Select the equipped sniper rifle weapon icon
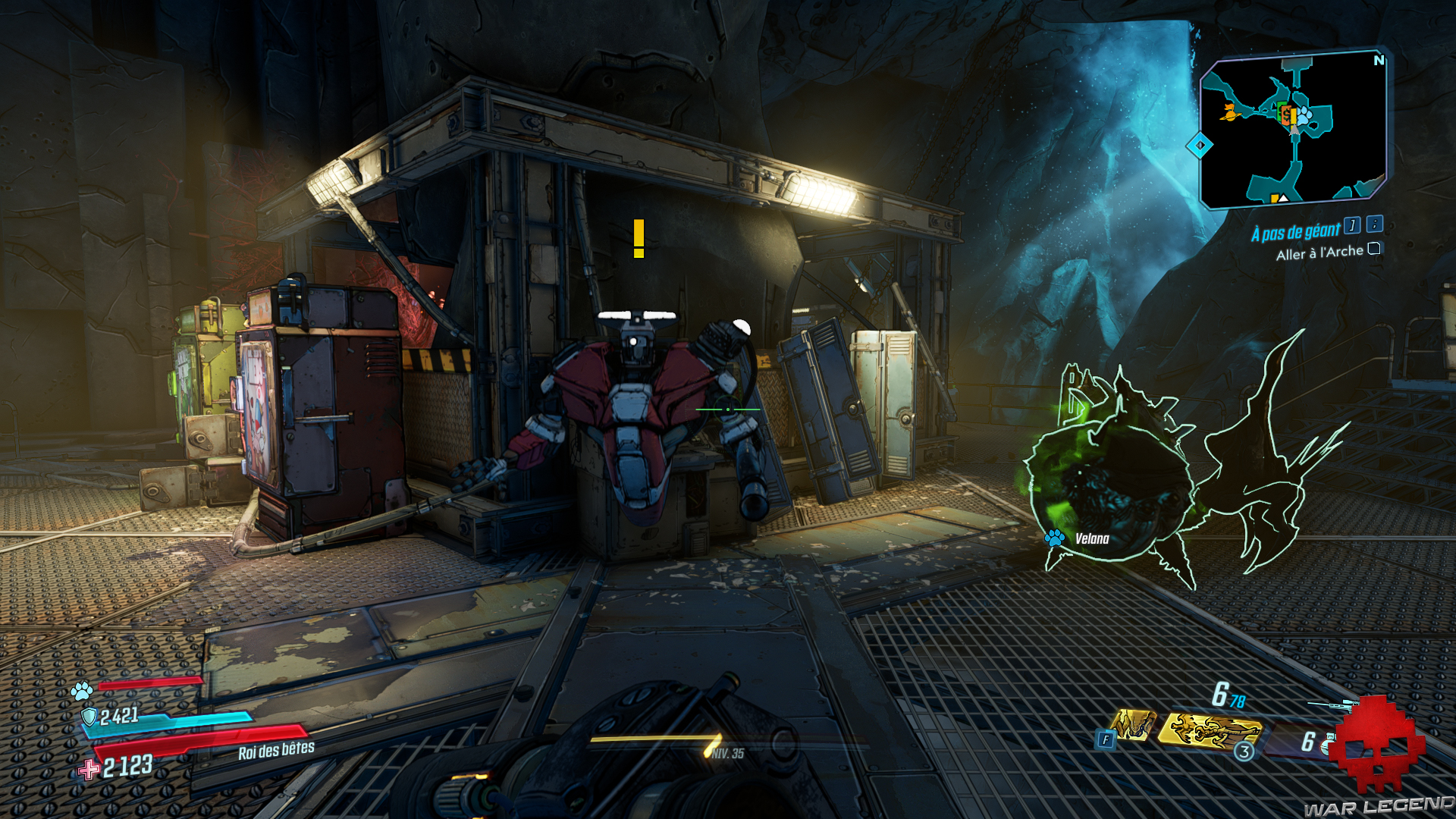The image size is (1456, 819). coord(1332,705)
